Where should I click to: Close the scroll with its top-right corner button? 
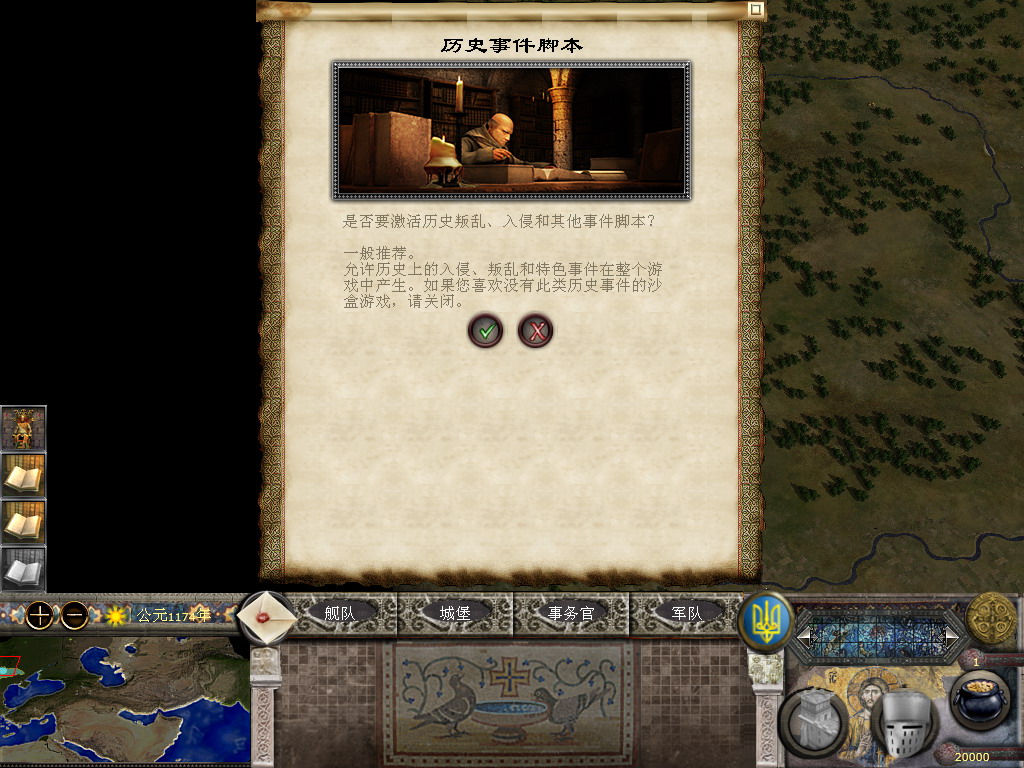click(756, 9)
